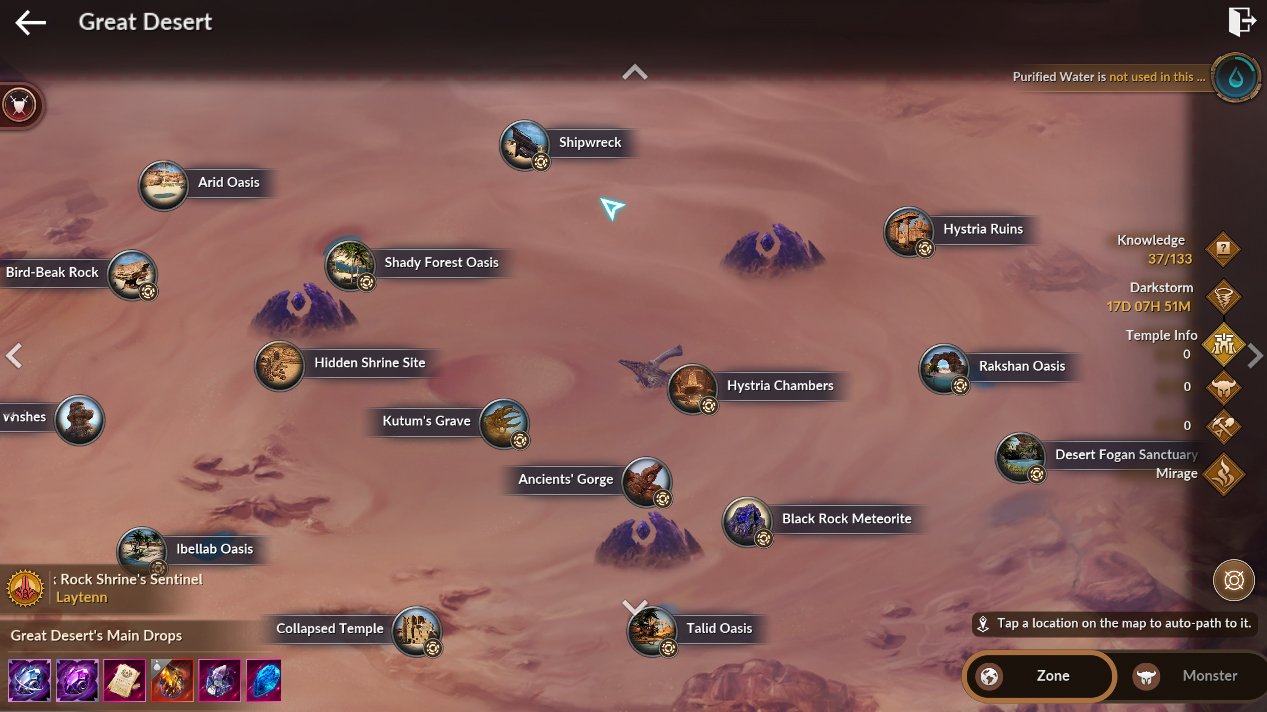This screenshot has height=712, width=1267.
Task: Select the Shipwreck map marker
Action: click(525, 145)
